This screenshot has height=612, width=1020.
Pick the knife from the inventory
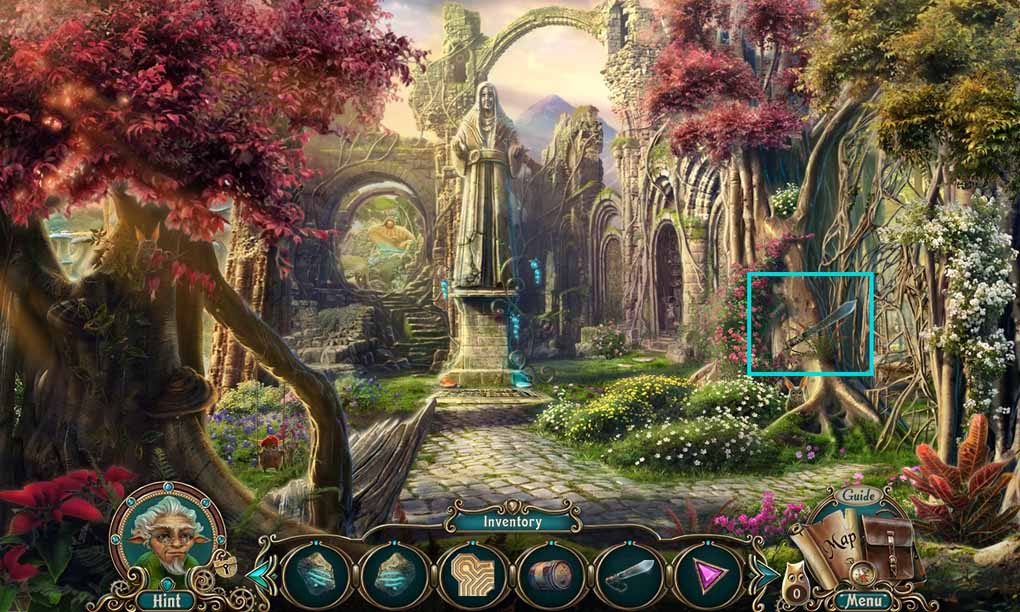(x=629, y=575)
